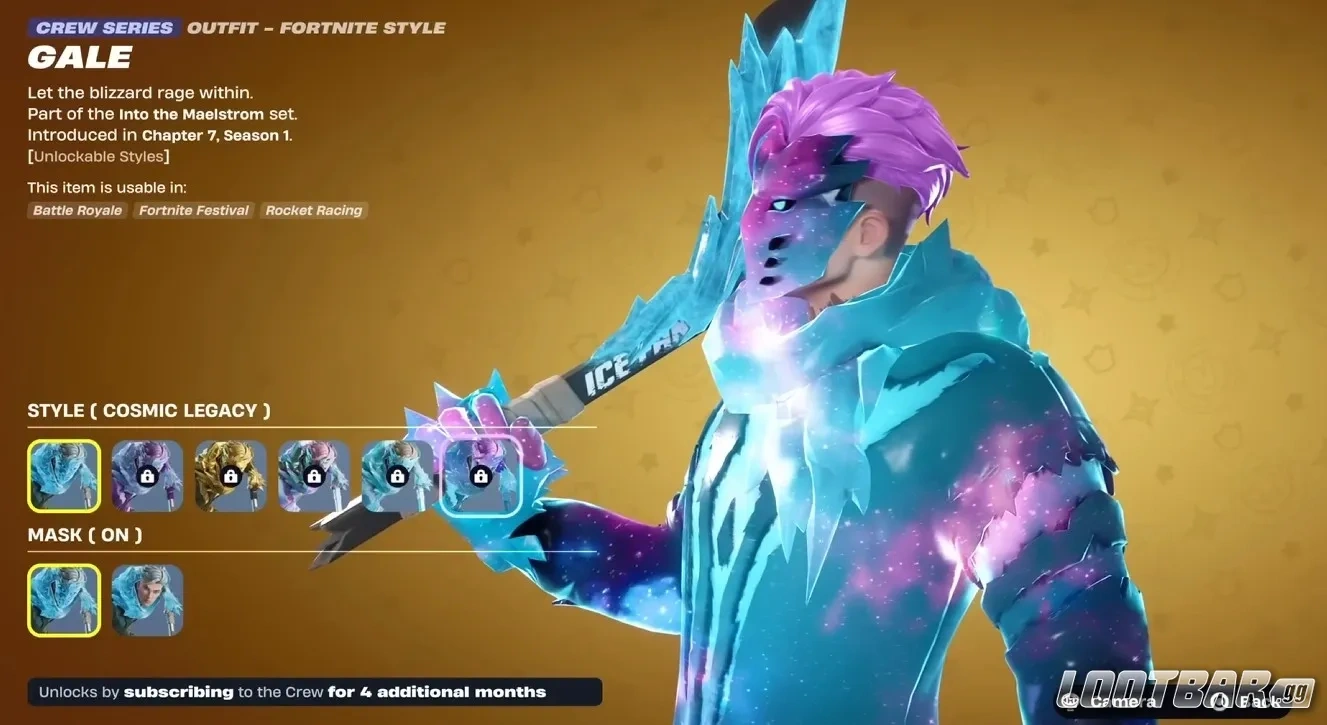Click the Rocket Racing usability badge
Viewport: 1327px width, 725px height.
click(313, 210)
